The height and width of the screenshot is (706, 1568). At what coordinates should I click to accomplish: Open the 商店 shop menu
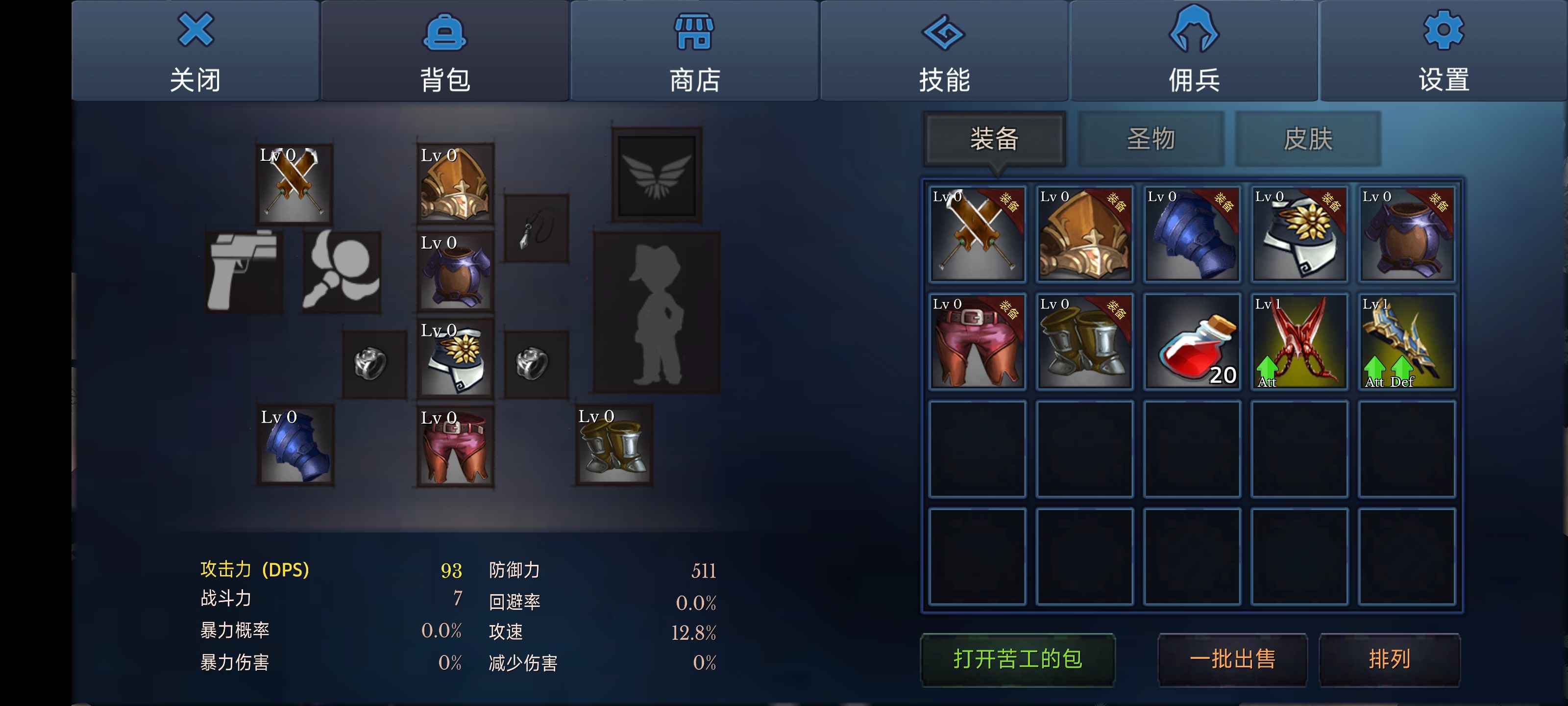(x=694, y=50)
